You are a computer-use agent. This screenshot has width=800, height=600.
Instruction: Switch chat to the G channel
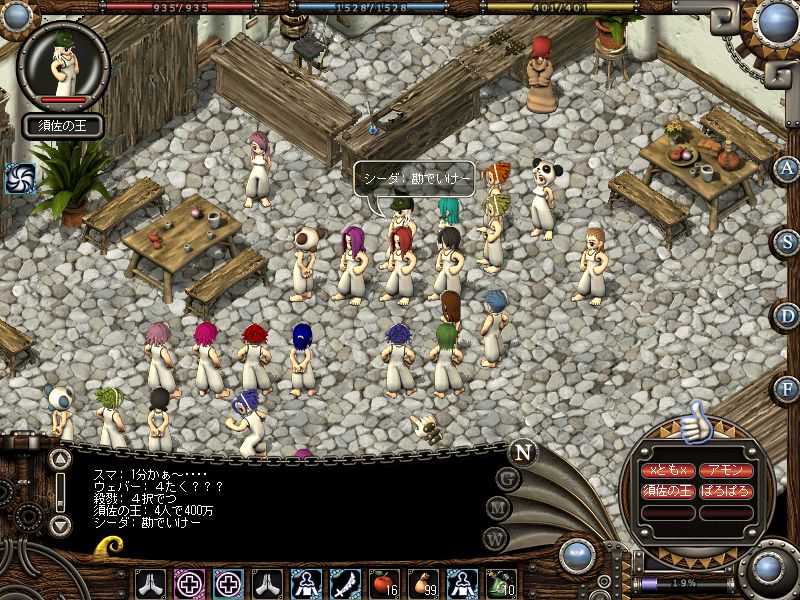(x=508, y=478)
